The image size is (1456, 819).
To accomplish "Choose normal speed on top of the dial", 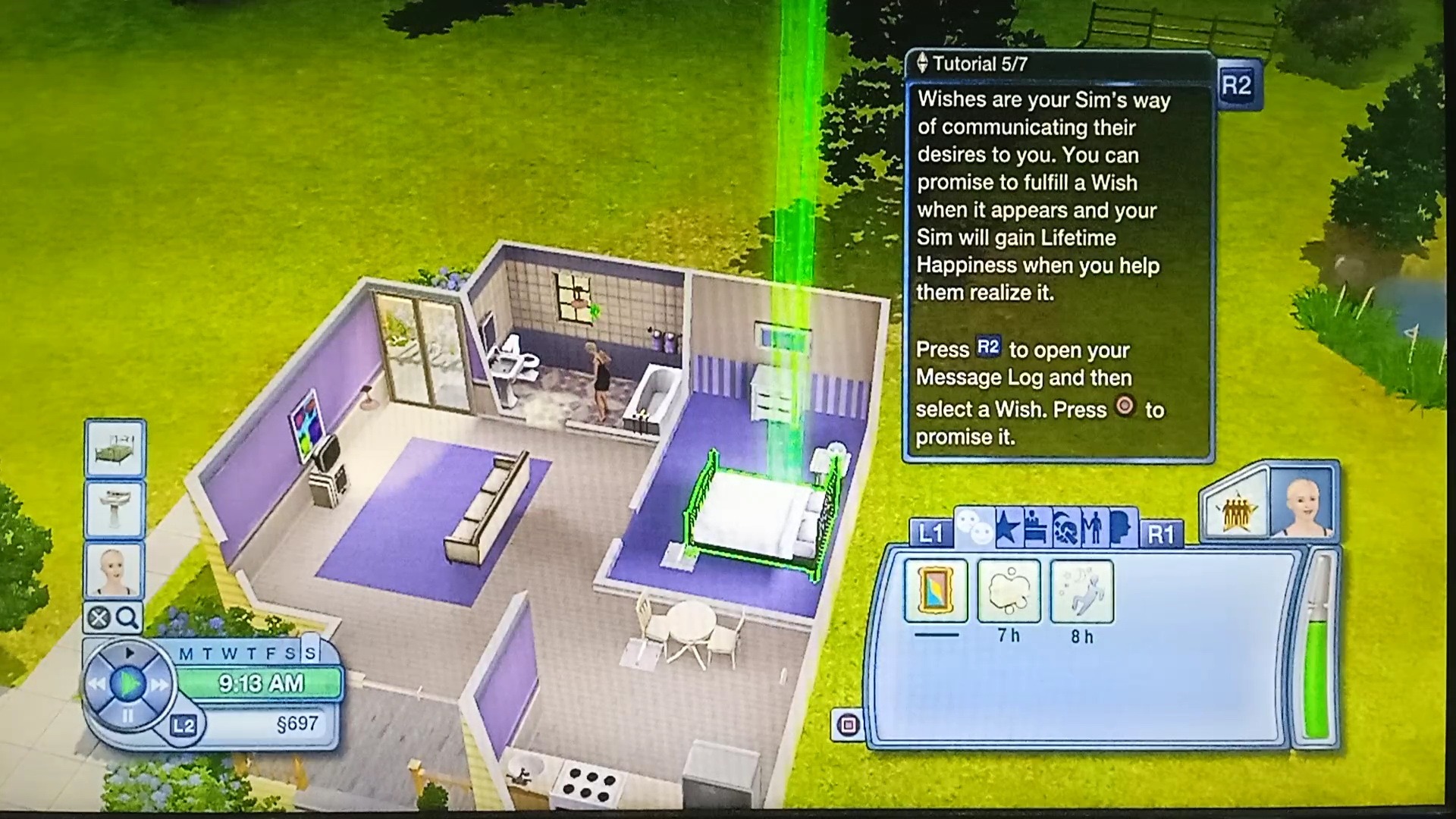I will [x=129, y=653].
